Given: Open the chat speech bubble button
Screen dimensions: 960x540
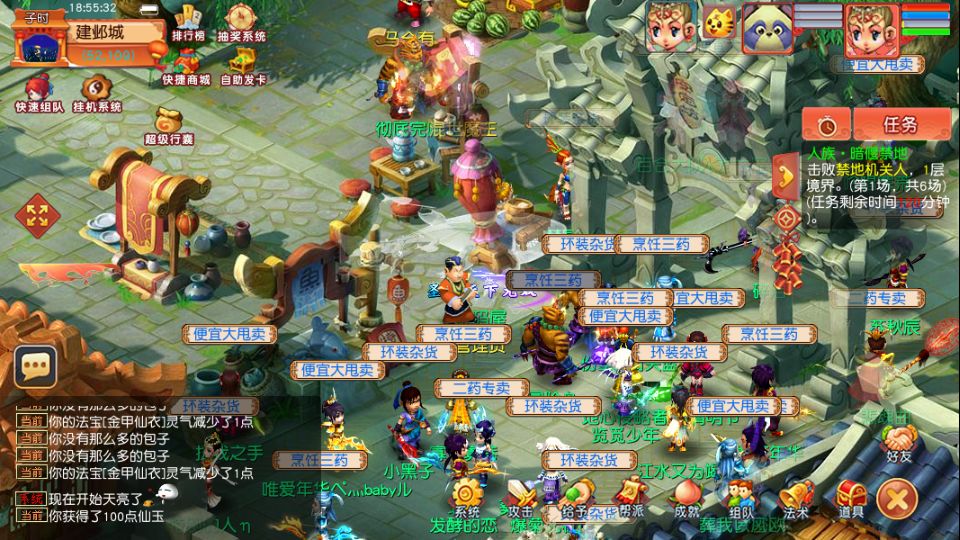Looking at the screenshot, I should (35, 367).
